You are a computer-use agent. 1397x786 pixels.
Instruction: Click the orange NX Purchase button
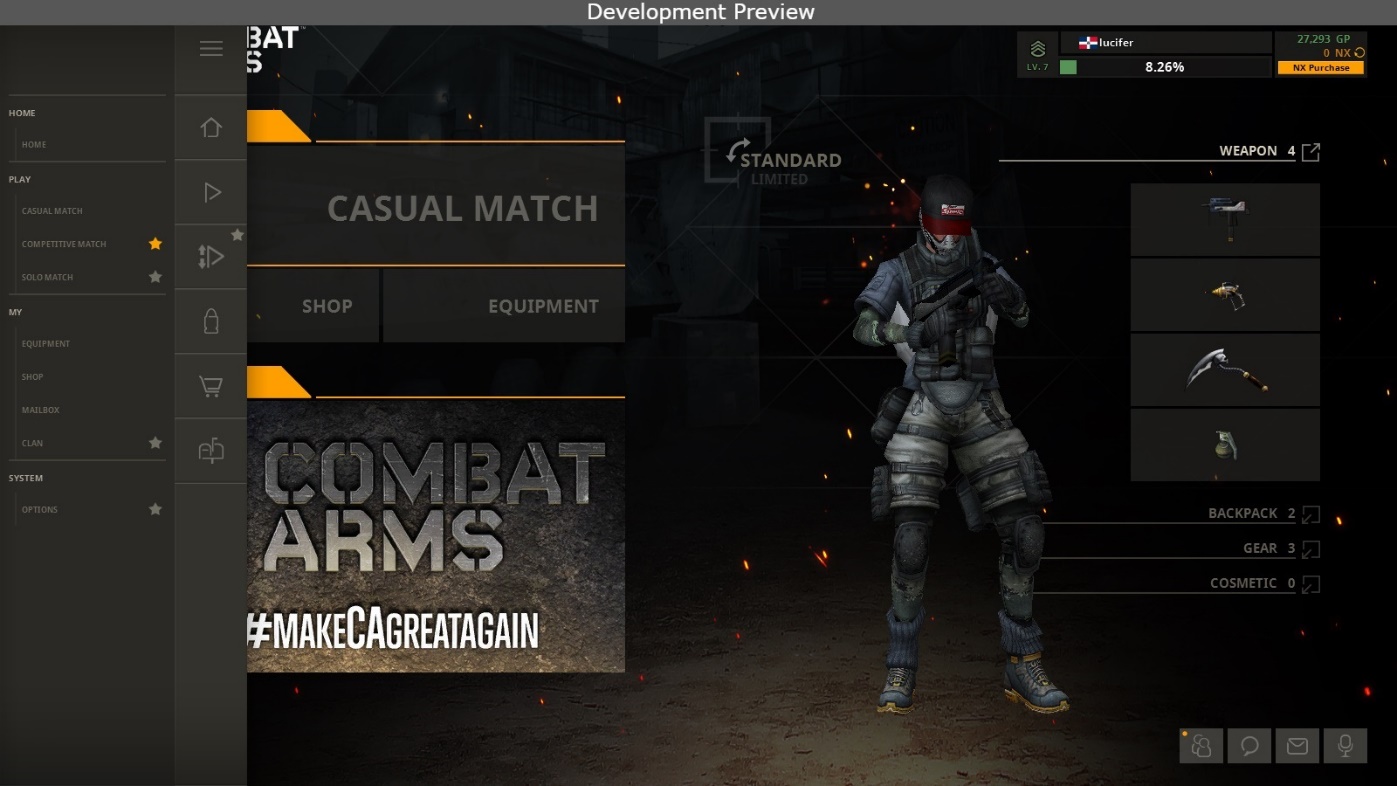click(x=1320, y=68)
